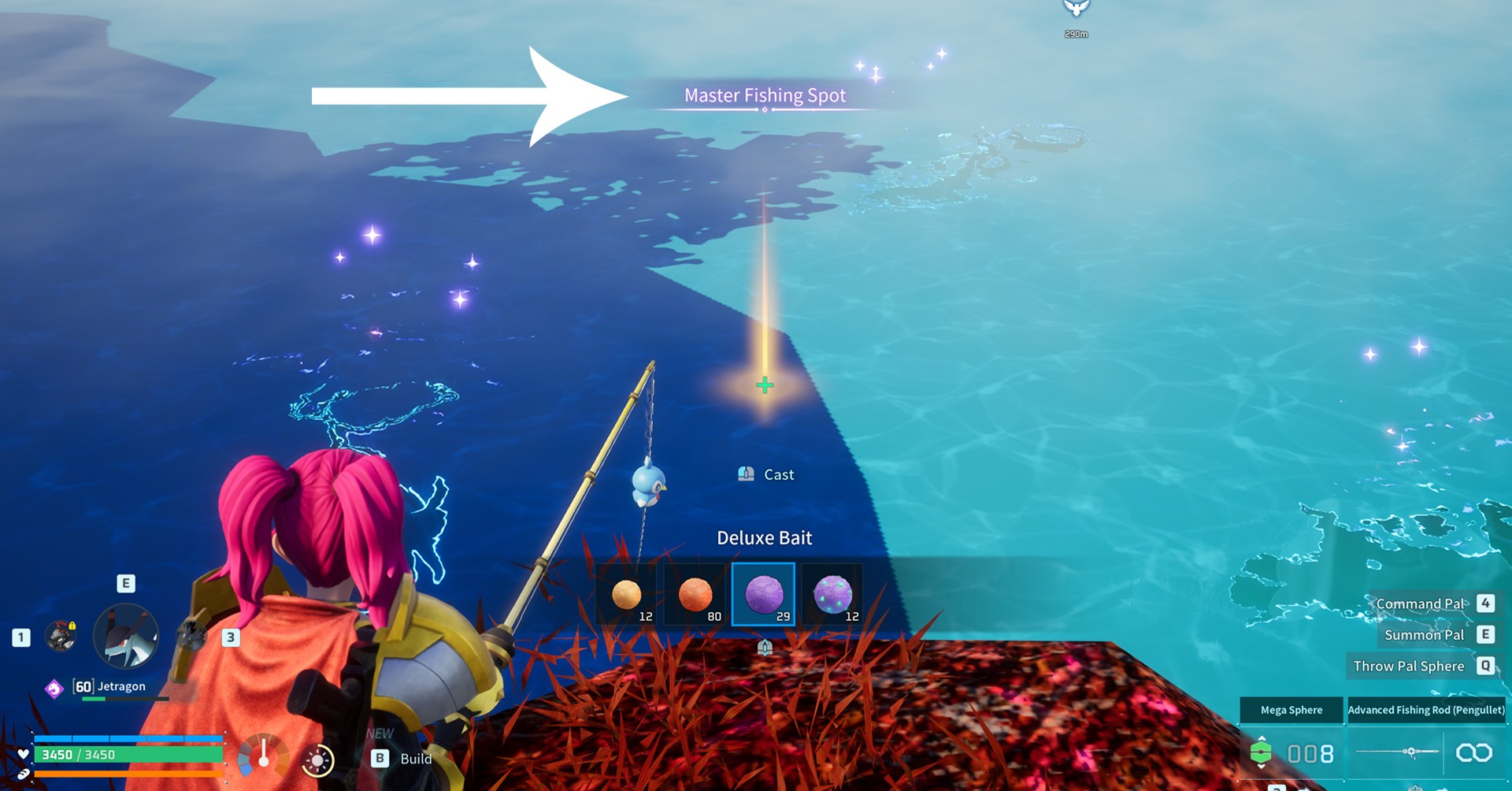Select the dark spiky pal icon right of Jetragon
The image size is (1512, 791).
coord(191,637)
